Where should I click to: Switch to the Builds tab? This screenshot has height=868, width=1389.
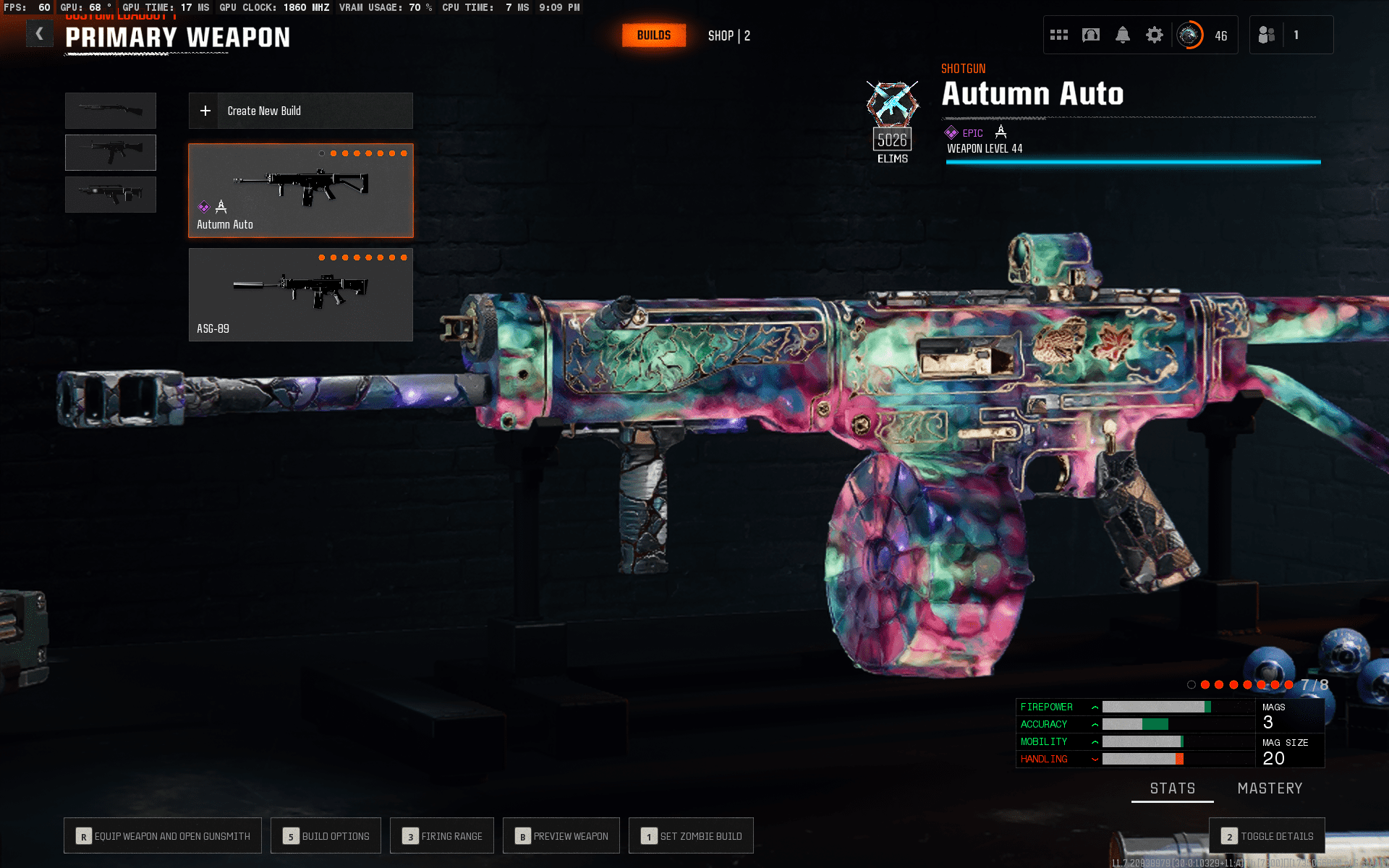click(x=654, y=35)
